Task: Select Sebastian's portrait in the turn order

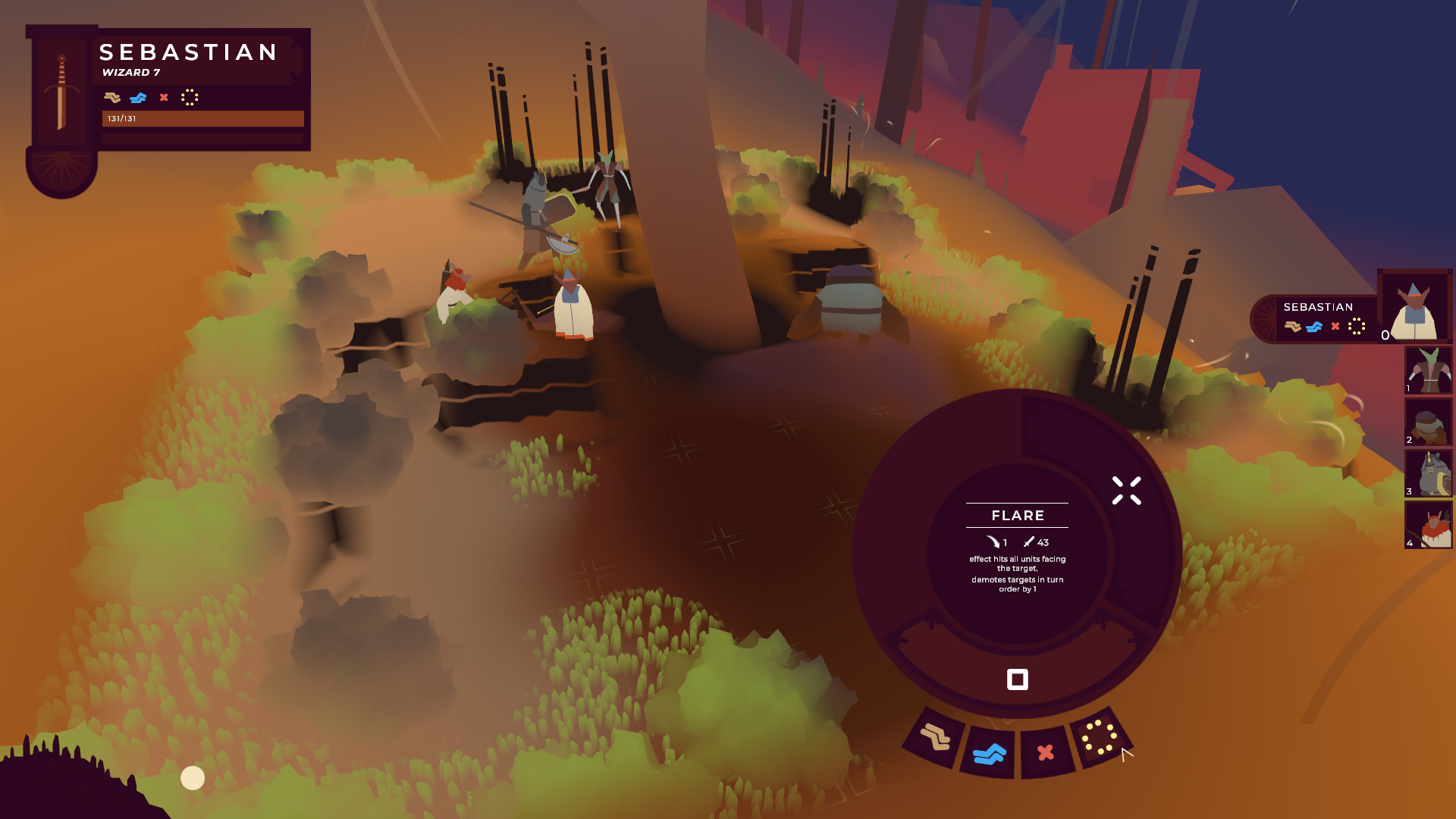Action: click(x=1414, y=307)
